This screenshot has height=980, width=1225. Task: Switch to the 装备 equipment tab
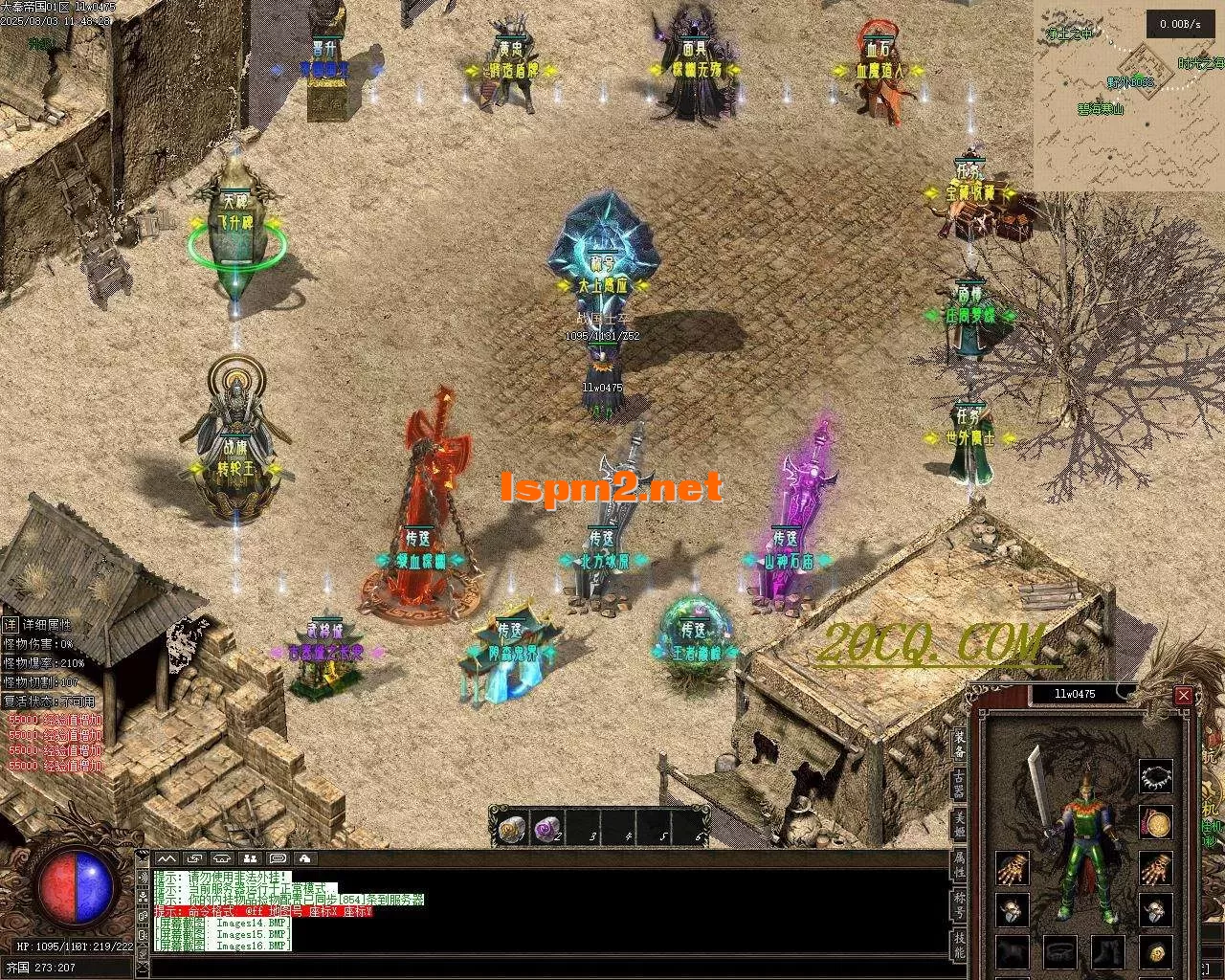959,744
